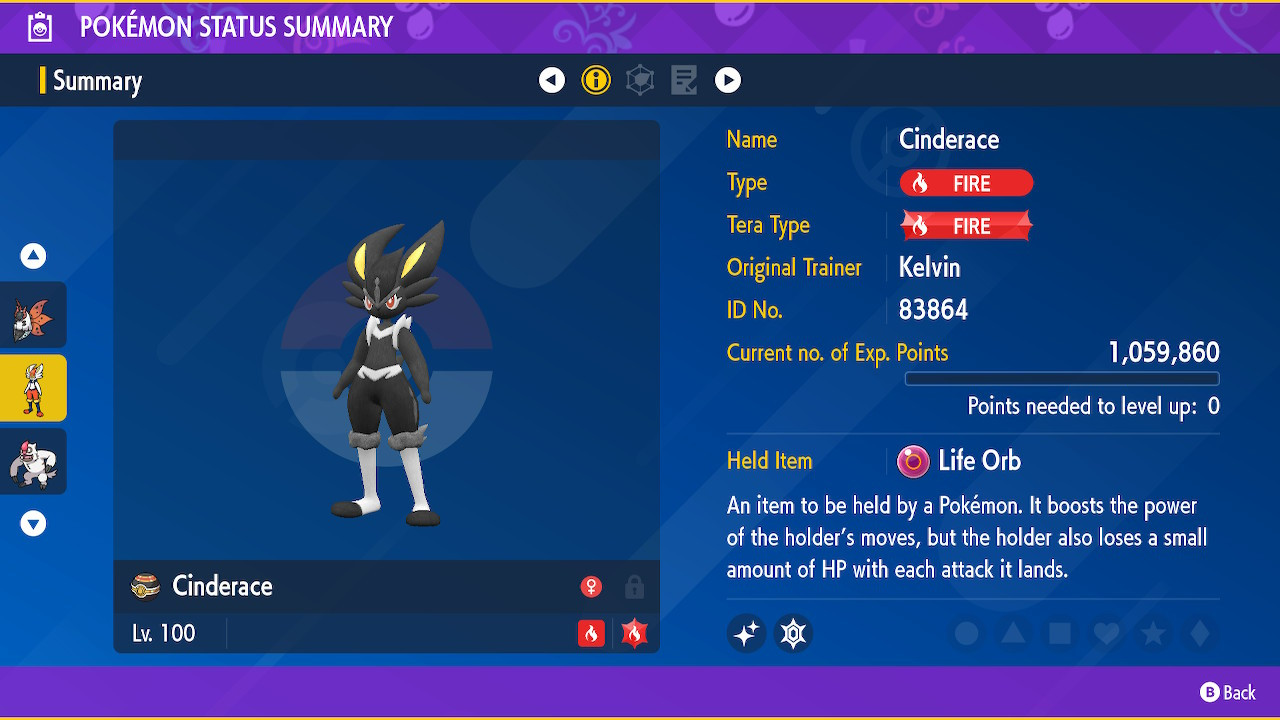This screenshot has width=1280, height=720.
Task: Click the up arrow above party list
Action: click(x=32, y=256)
